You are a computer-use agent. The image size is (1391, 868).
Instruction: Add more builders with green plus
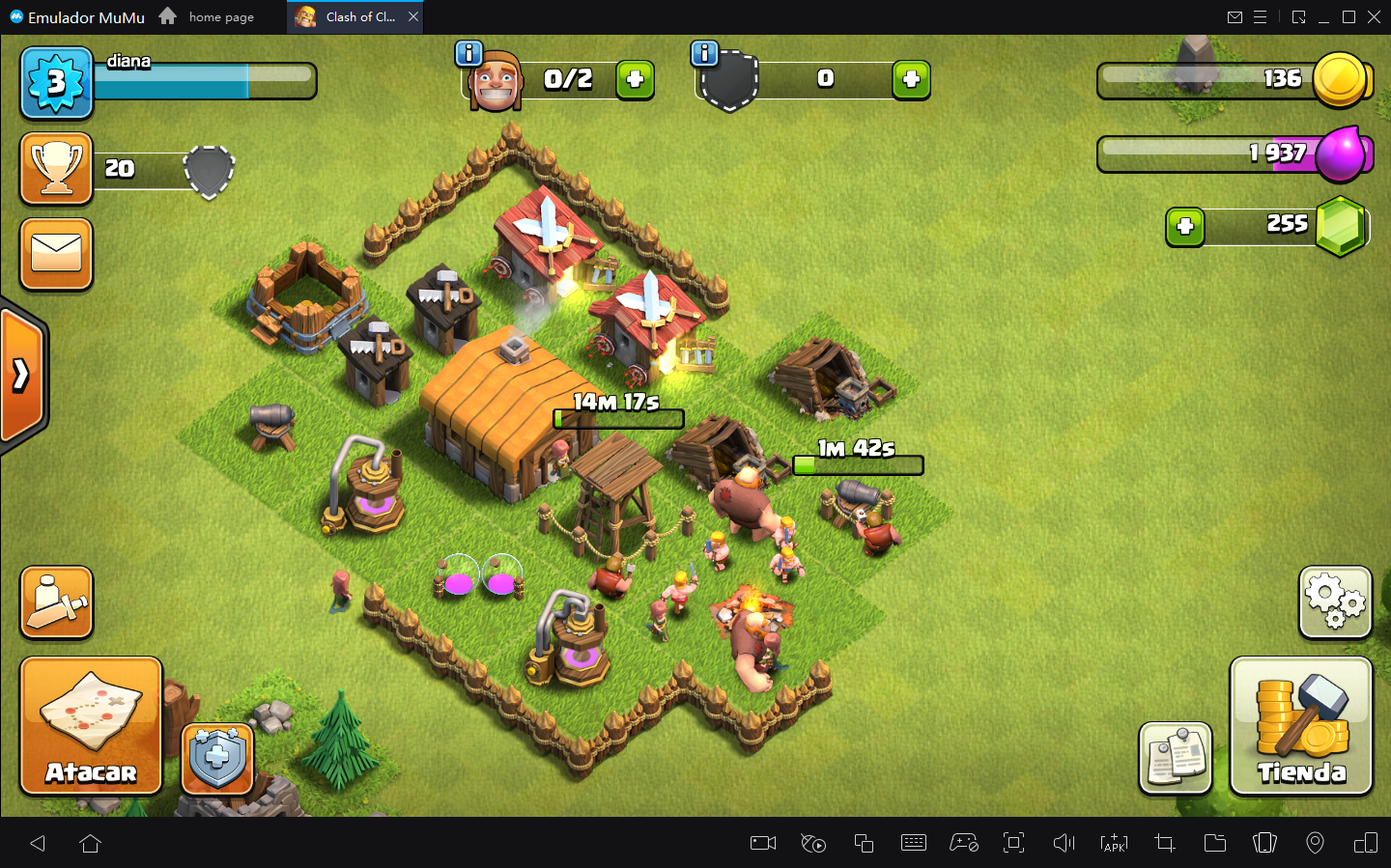tap(636, 80)
